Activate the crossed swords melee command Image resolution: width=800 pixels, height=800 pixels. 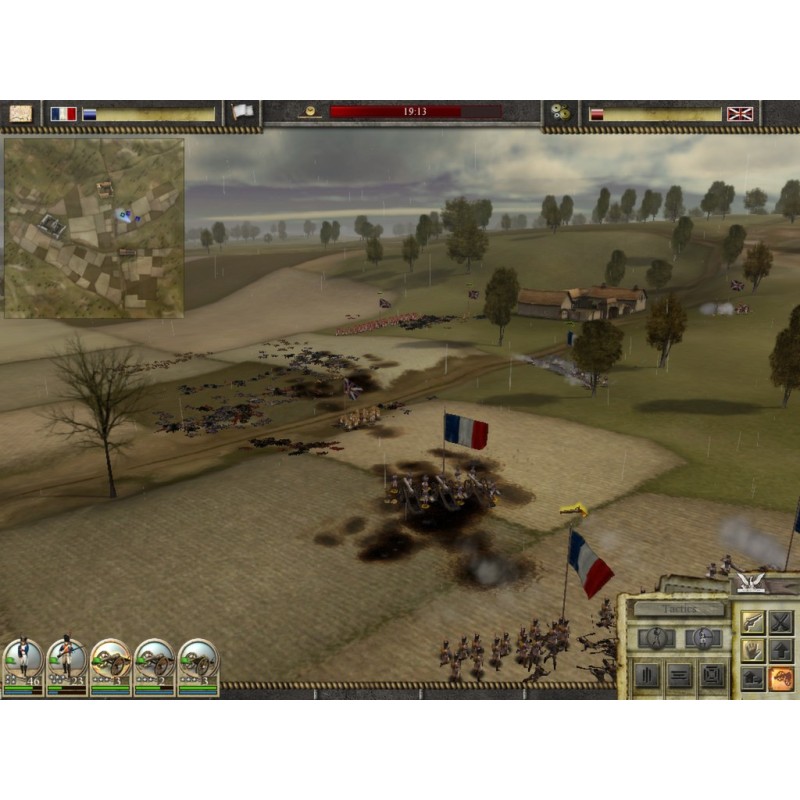[781, 622]
